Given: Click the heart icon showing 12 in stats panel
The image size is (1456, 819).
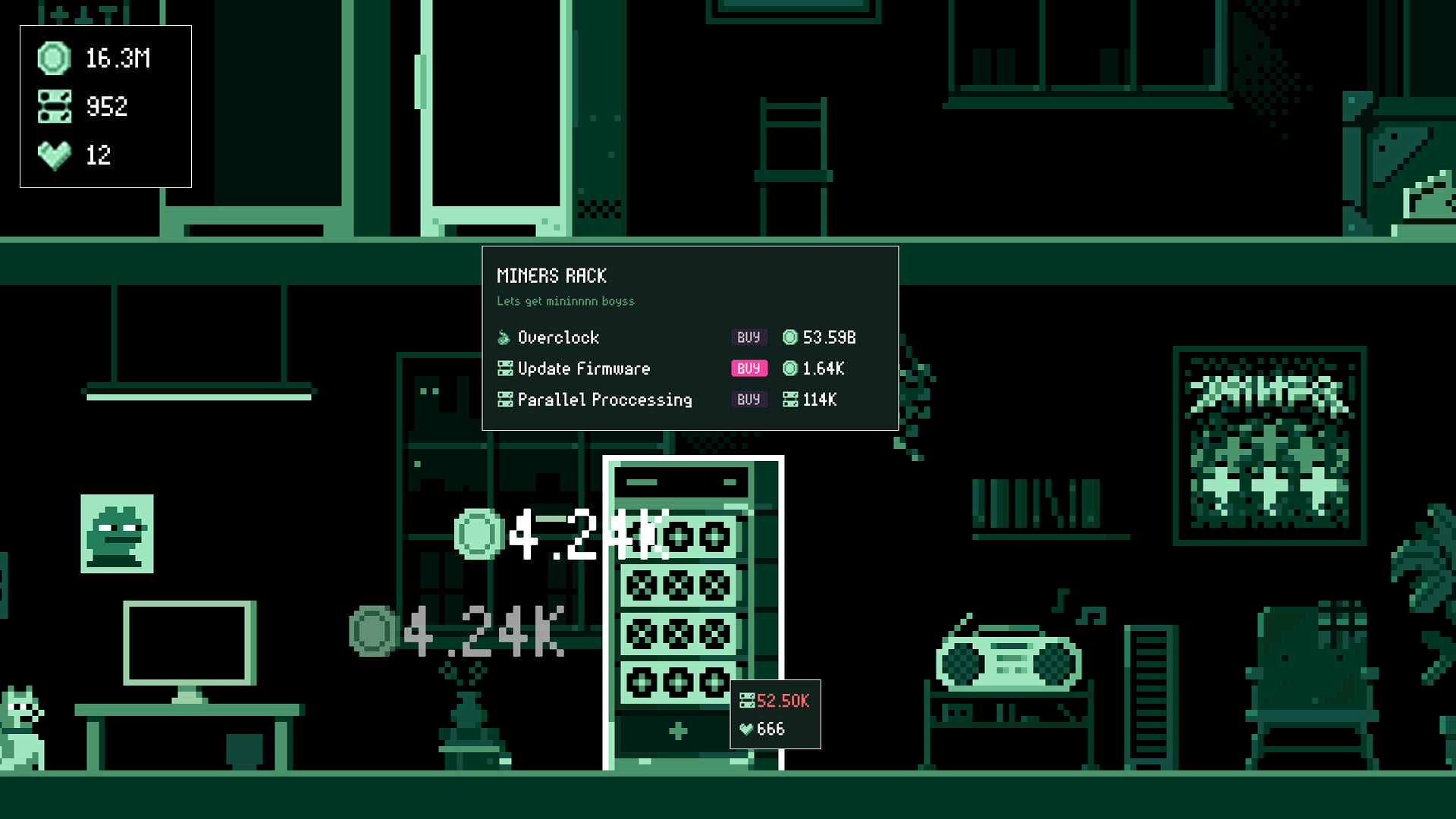Looking at the screenshot, I should pos(53,155).
